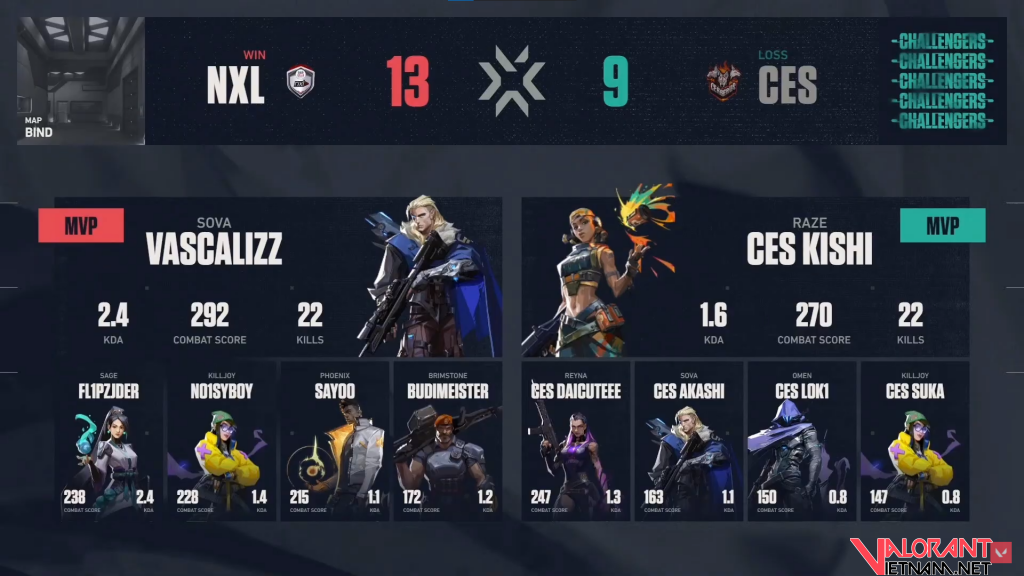Open CES LOK1's Omen card
Image resolution: width=1024 pixels, height=576 pixels.
point(802,441)
